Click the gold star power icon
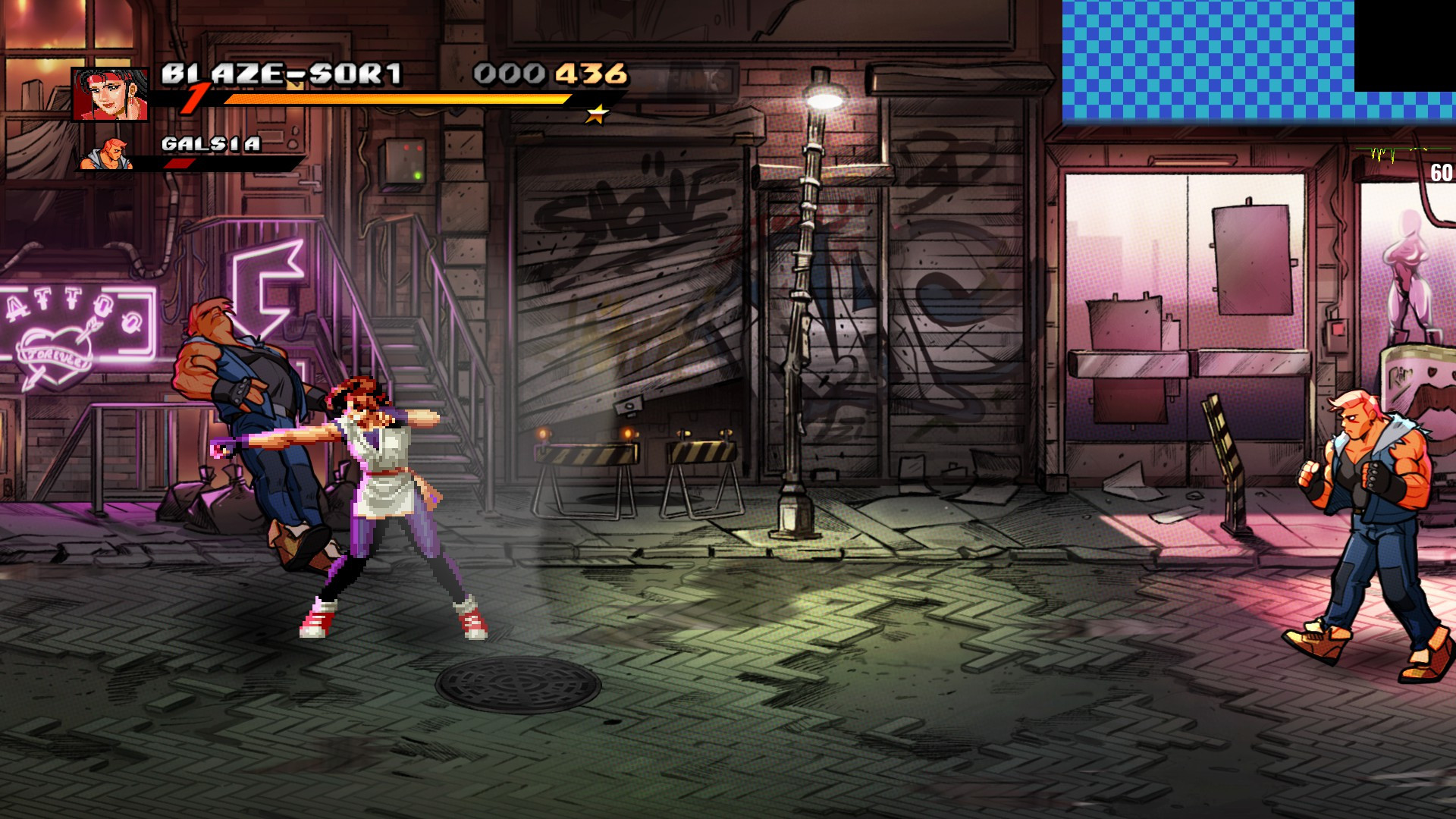This screenshot has height=819, width=1456. tap(598, 115)
